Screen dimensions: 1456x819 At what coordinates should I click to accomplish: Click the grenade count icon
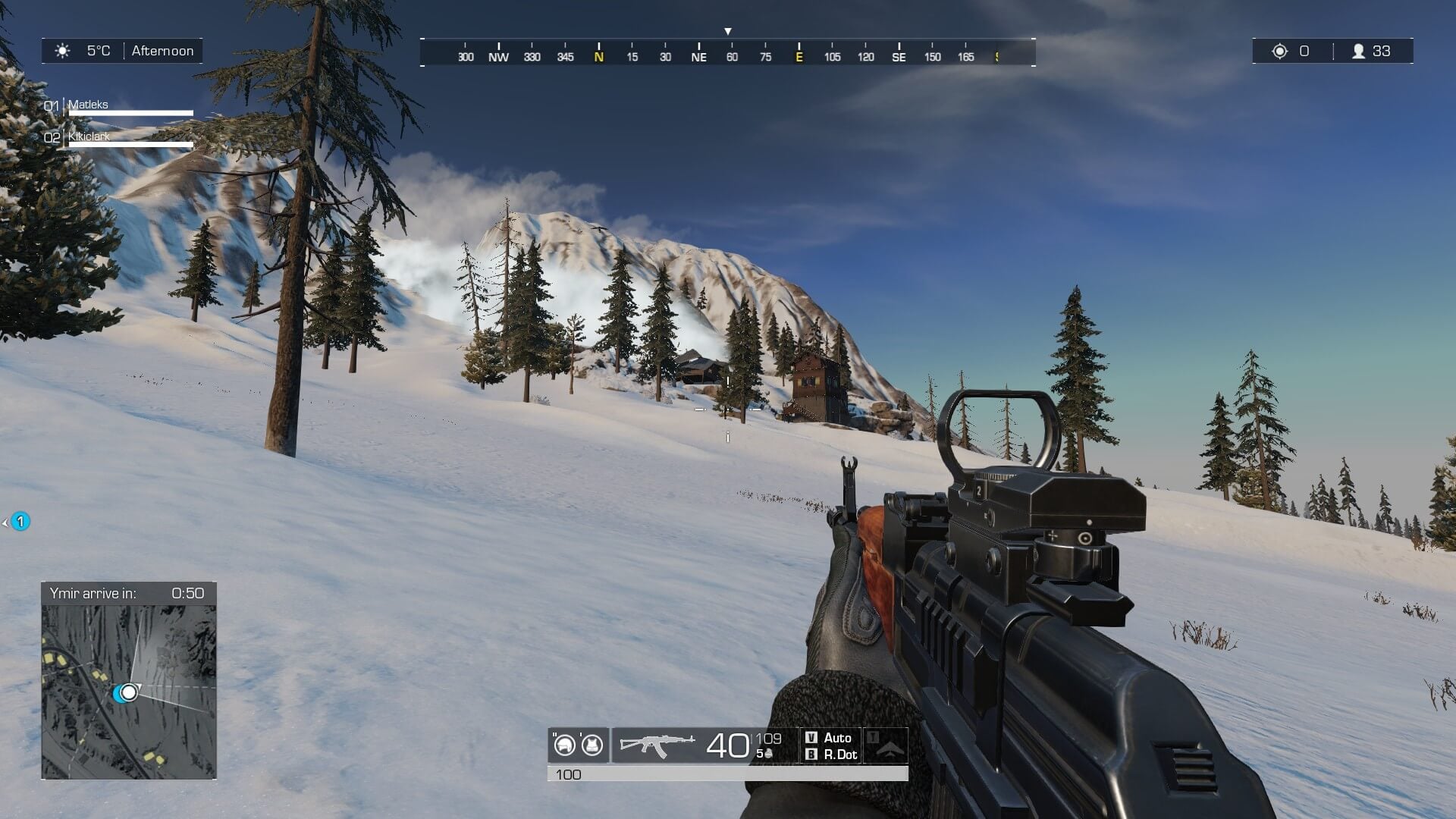click(768, 754)
